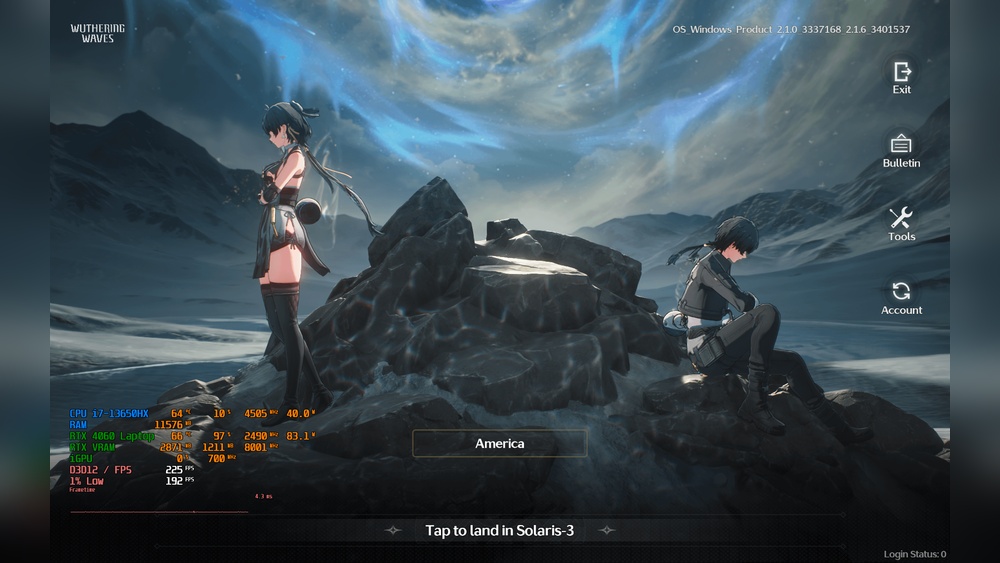Open the America server selector
This screenshot has height=563, width=1000.
point(499,443)
